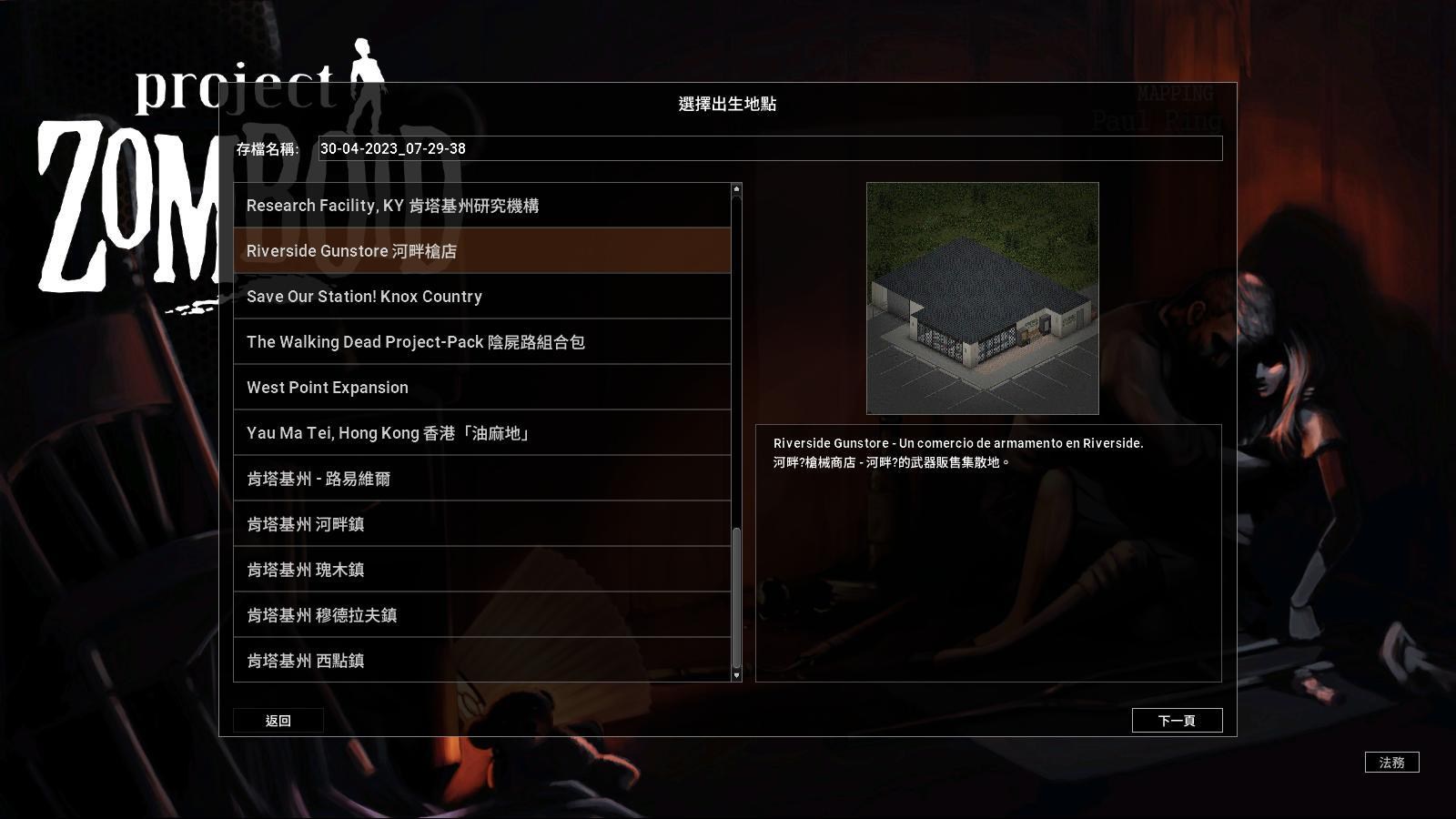Image resolution: width=1456 pixels, height=819 pixels.
Task: Edit the save name input field
Action: (x=769, y=147)
